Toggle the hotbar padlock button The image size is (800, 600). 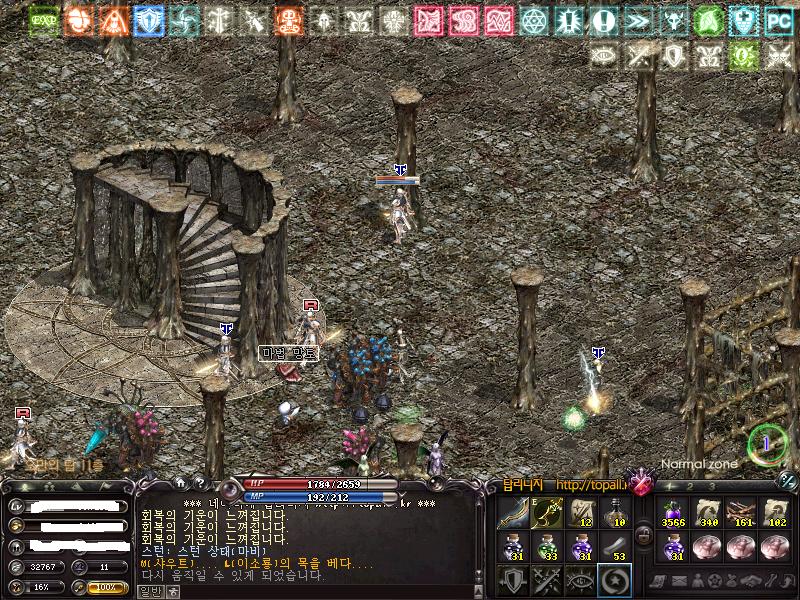tap(644, 535)
